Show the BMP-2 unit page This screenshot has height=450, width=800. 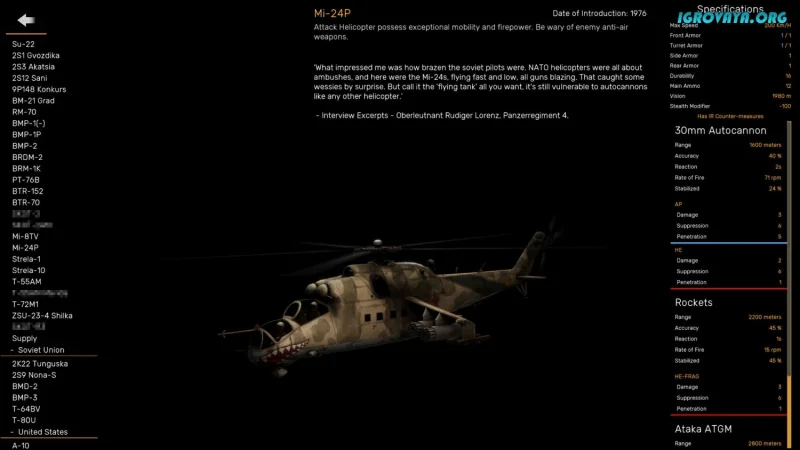pos(25,146)
